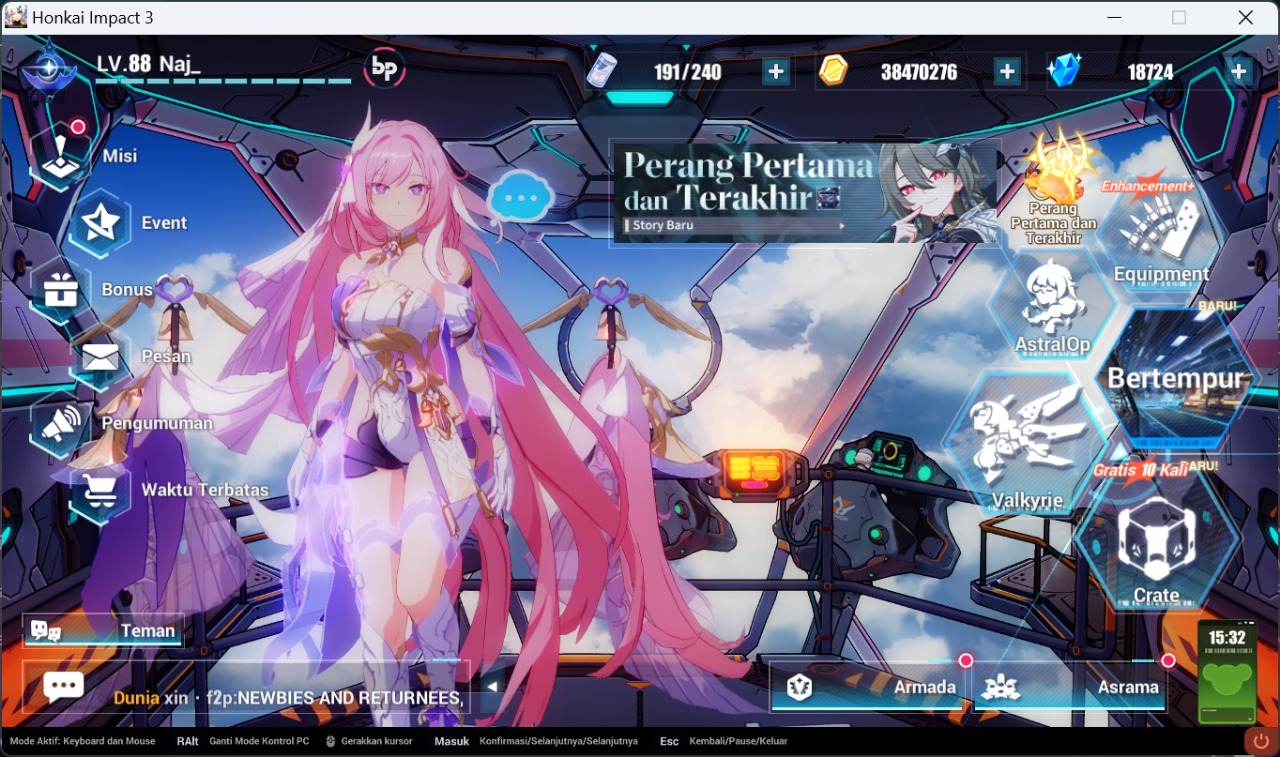Enter the AstralOp mode
This screenshot has height=757, width=1280.
tap(1051, 315)
